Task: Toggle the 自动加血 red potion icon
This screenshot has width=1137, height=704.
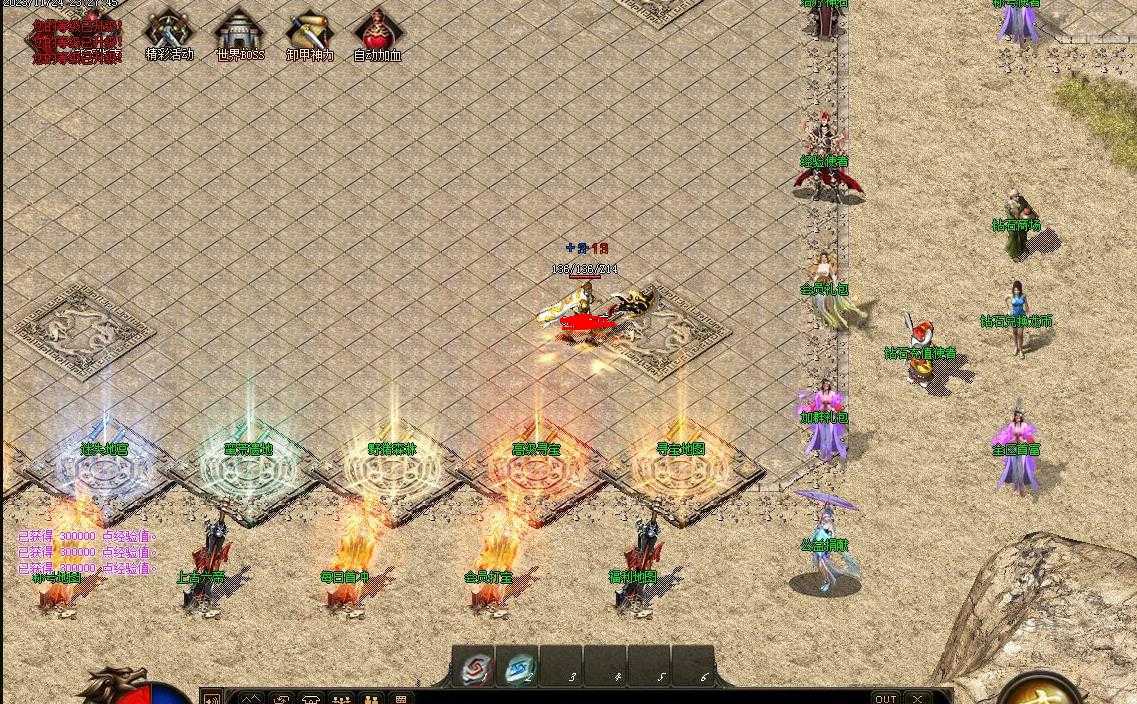Action: [377, 33]
